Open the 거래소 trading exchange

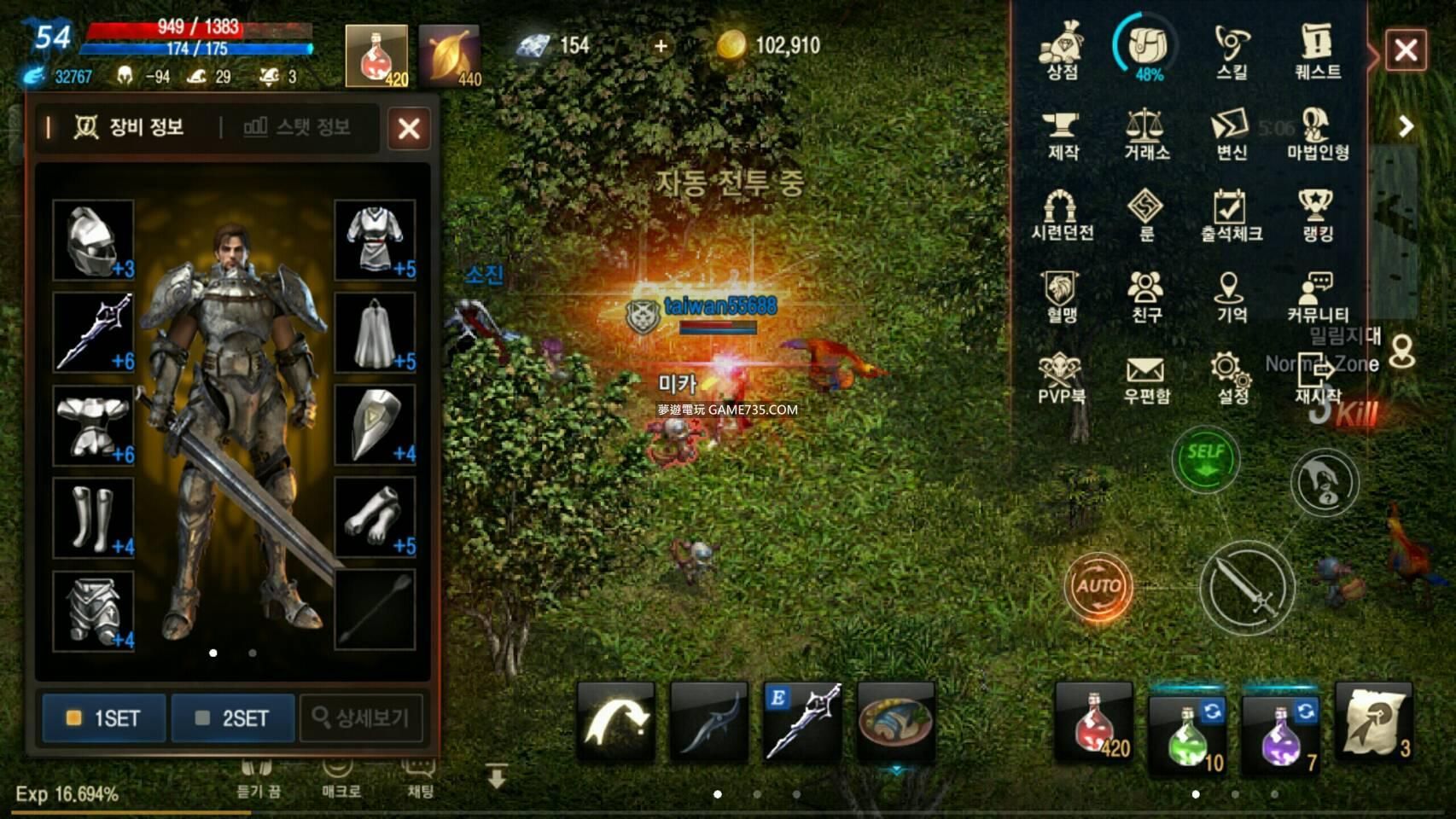pos(1146,133)
